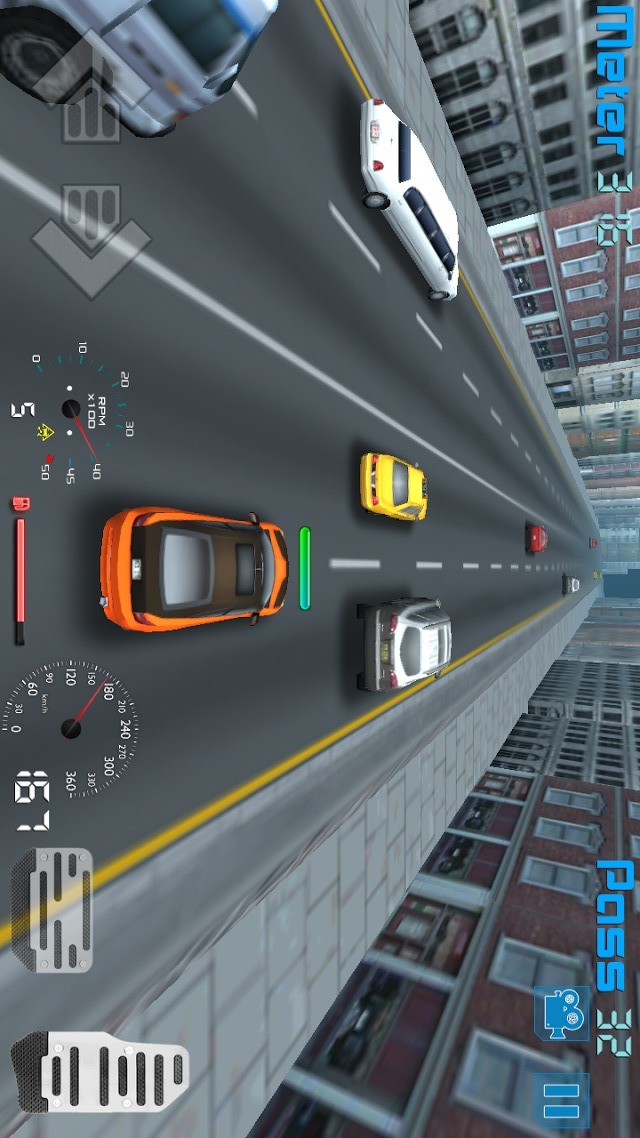Screen dimensions: 640x1138
Task: Steer with the arrow beside the tachometer
Action: pyautogui.click(x=91, y=239)
